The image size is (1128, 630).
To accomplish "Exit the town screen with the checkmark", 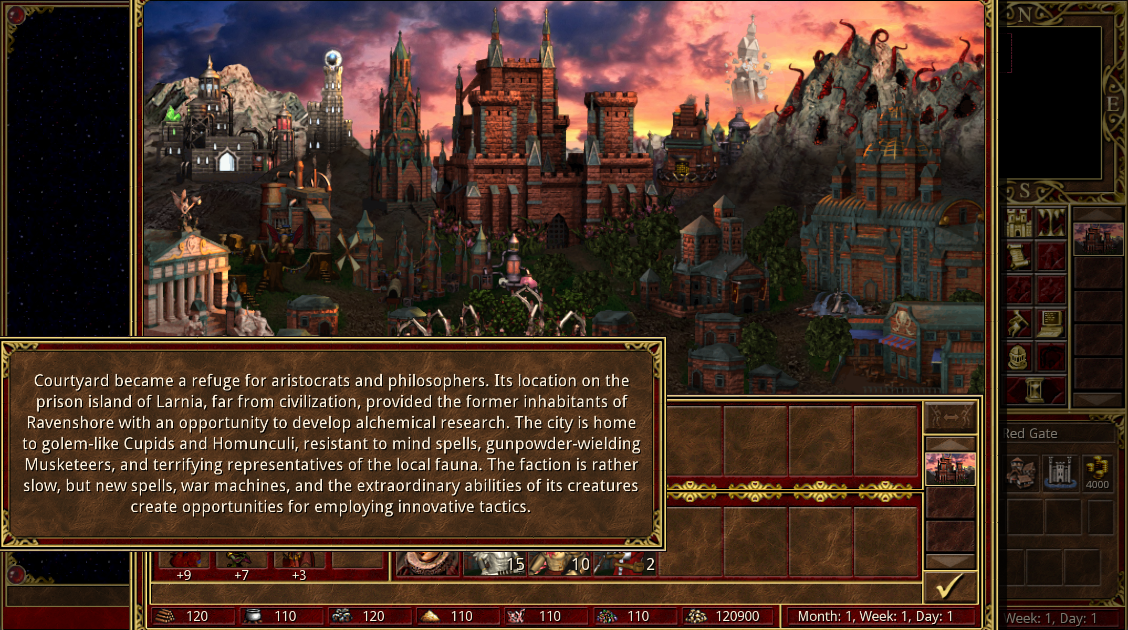I will (x=950, y=586).
